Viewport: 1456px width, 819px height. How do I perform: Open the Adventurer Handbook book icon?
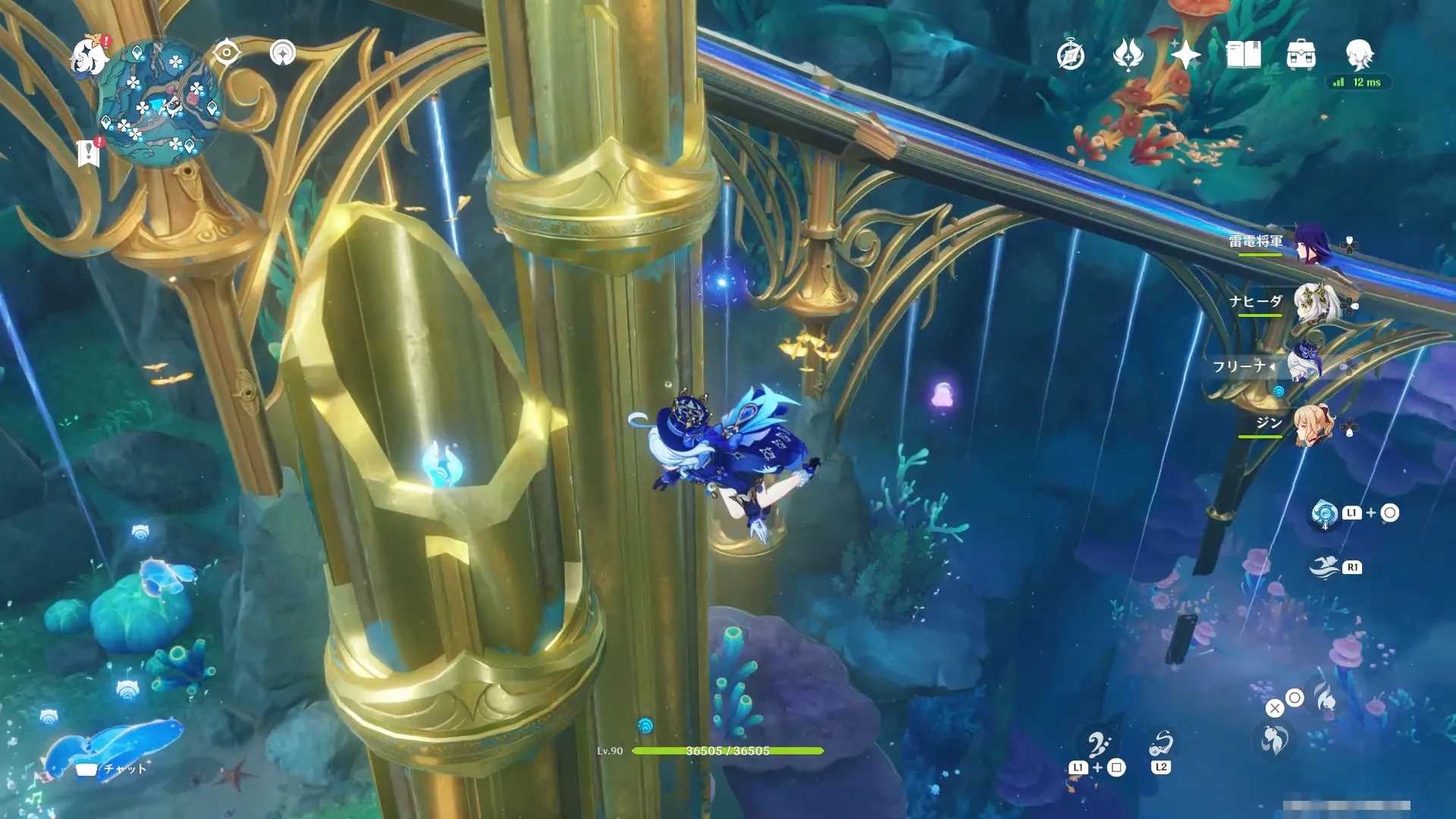(1244, 55)
